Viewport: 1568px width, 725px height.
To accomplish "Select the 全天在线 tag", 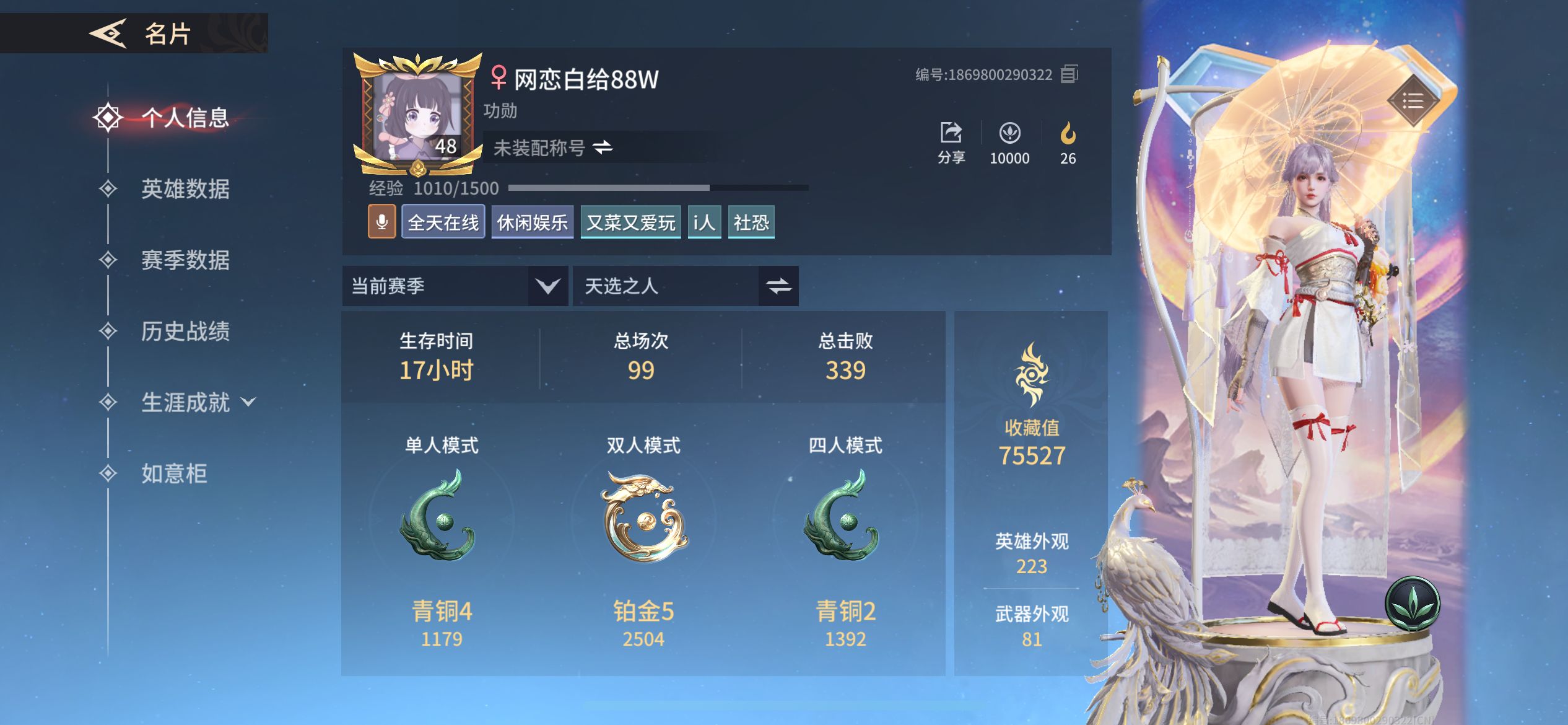I will 443,221.
